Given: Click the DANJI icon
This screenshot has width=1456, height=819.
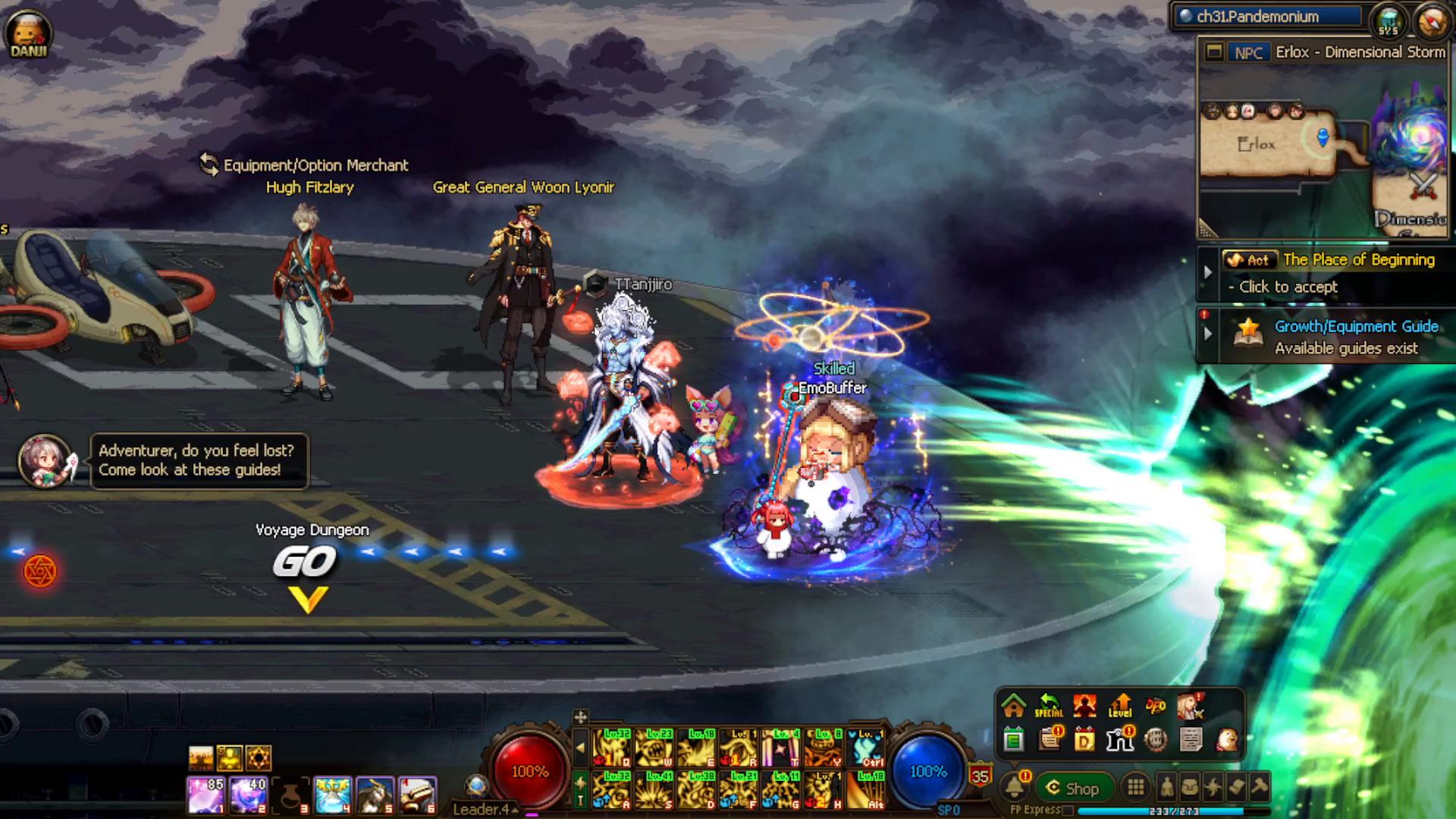Looking at the screenshot, I should coord(28,33).
